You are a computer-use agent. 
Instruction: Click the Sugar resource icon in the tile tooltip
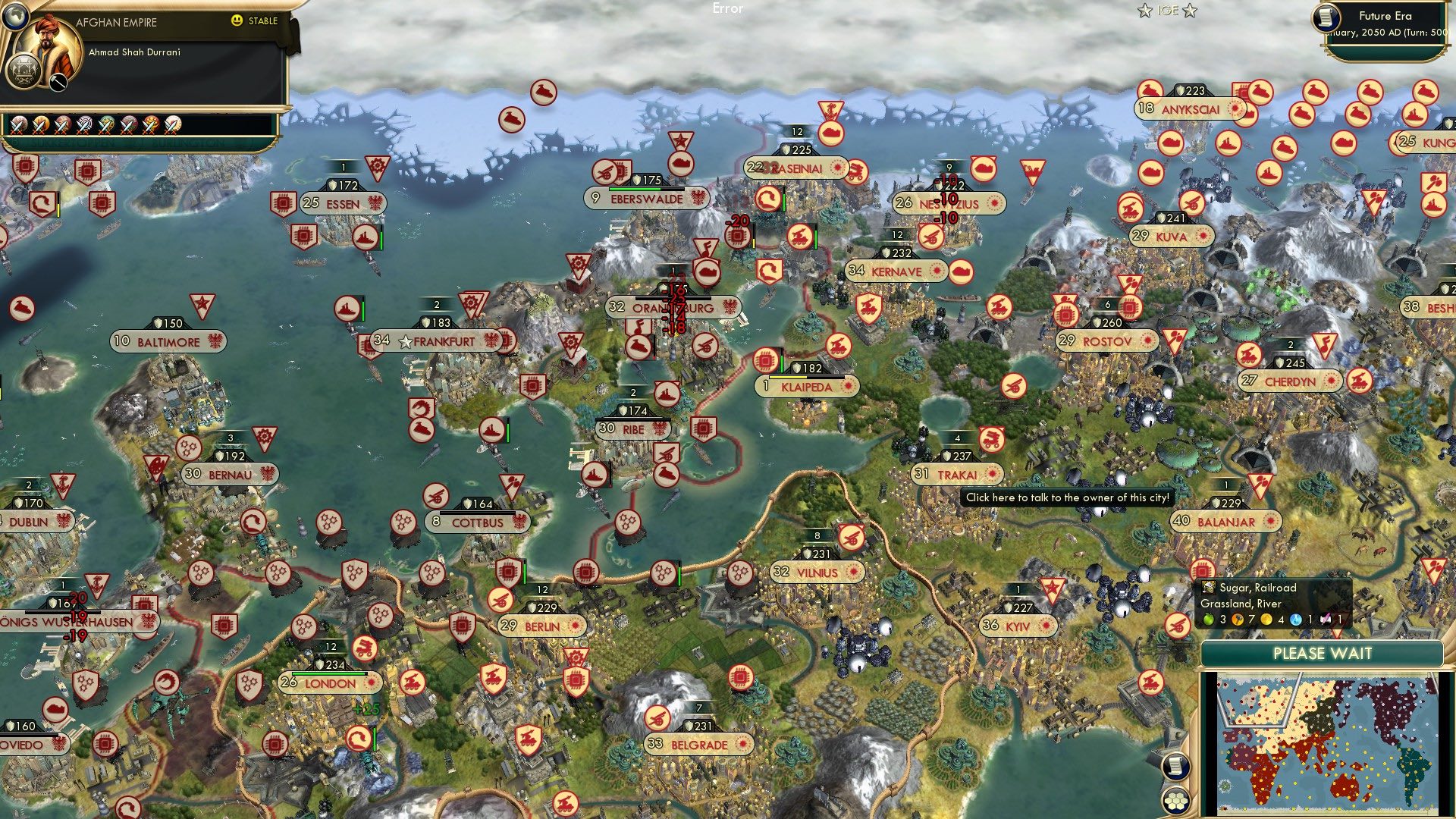1208,588
